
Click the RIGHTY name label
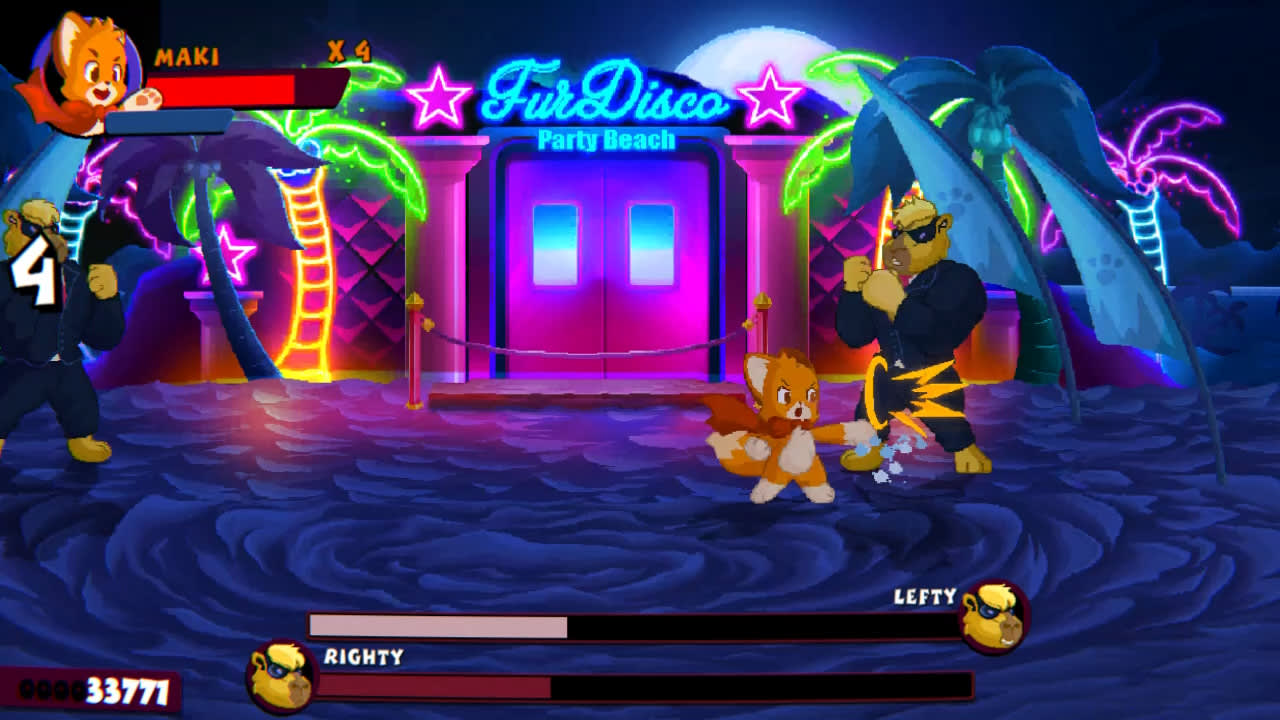coord(362,659)
